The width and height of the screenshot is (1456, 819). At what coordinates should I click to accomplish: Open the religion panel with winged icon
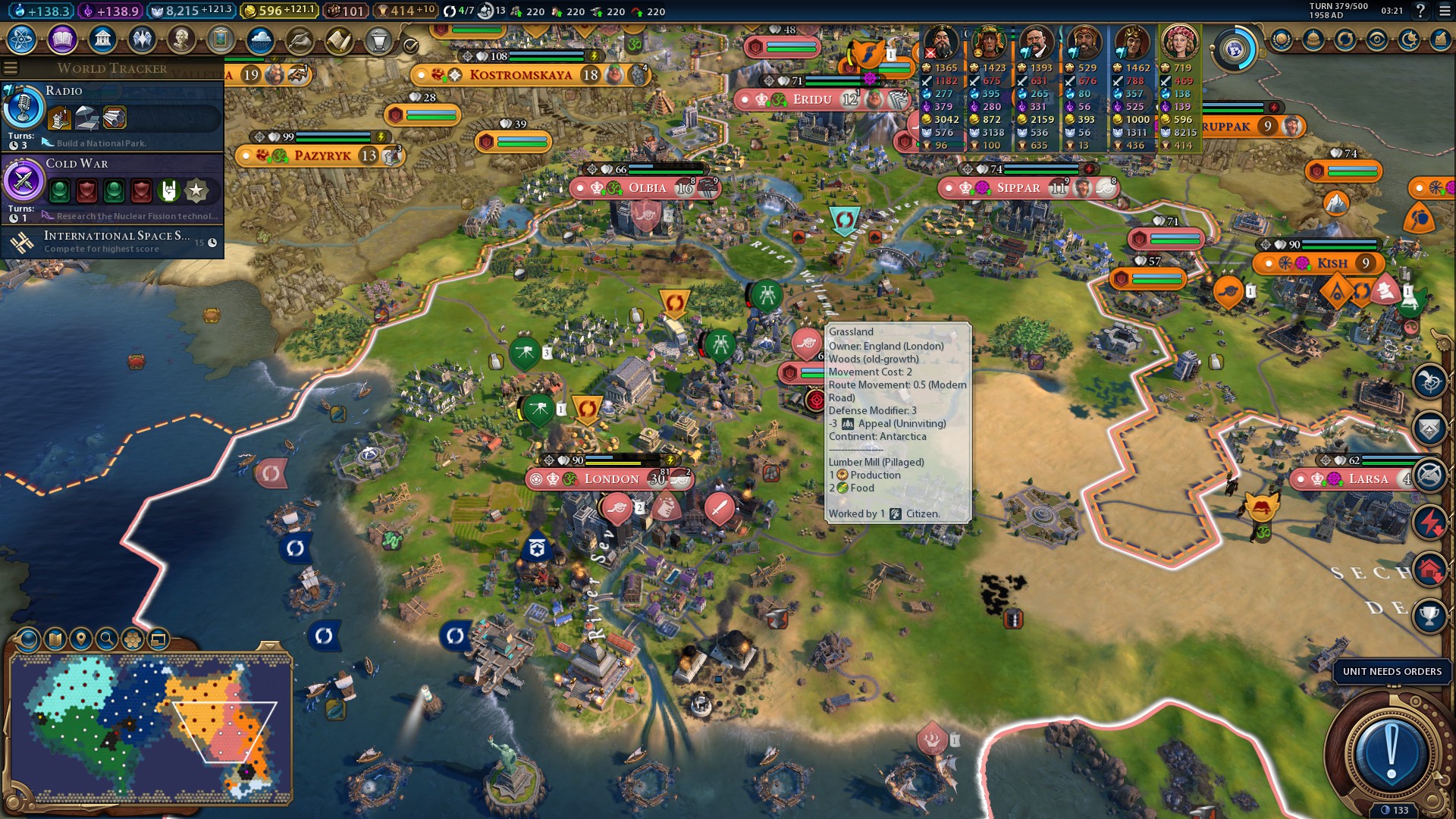(142, 39)
